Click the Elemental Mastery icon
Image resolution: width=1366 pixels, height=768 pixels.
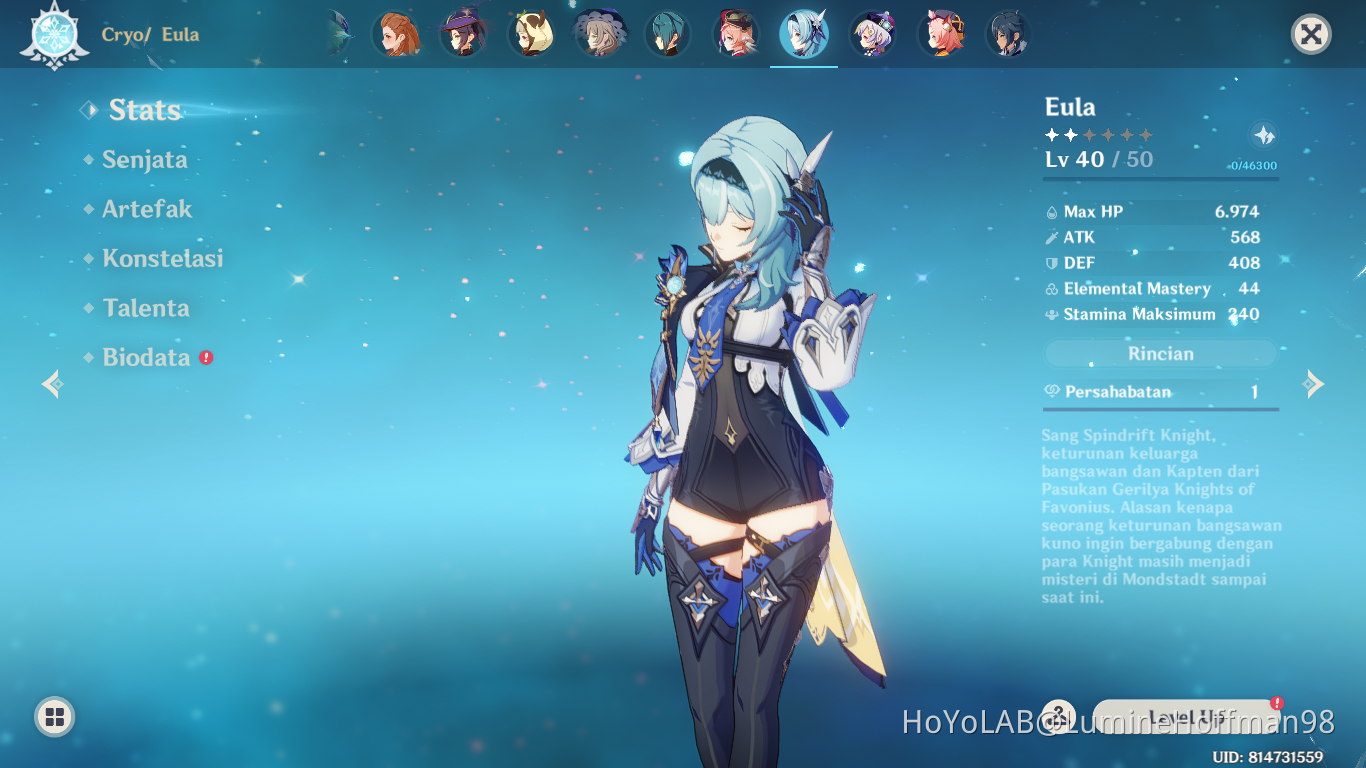[x=1051, y=288]
